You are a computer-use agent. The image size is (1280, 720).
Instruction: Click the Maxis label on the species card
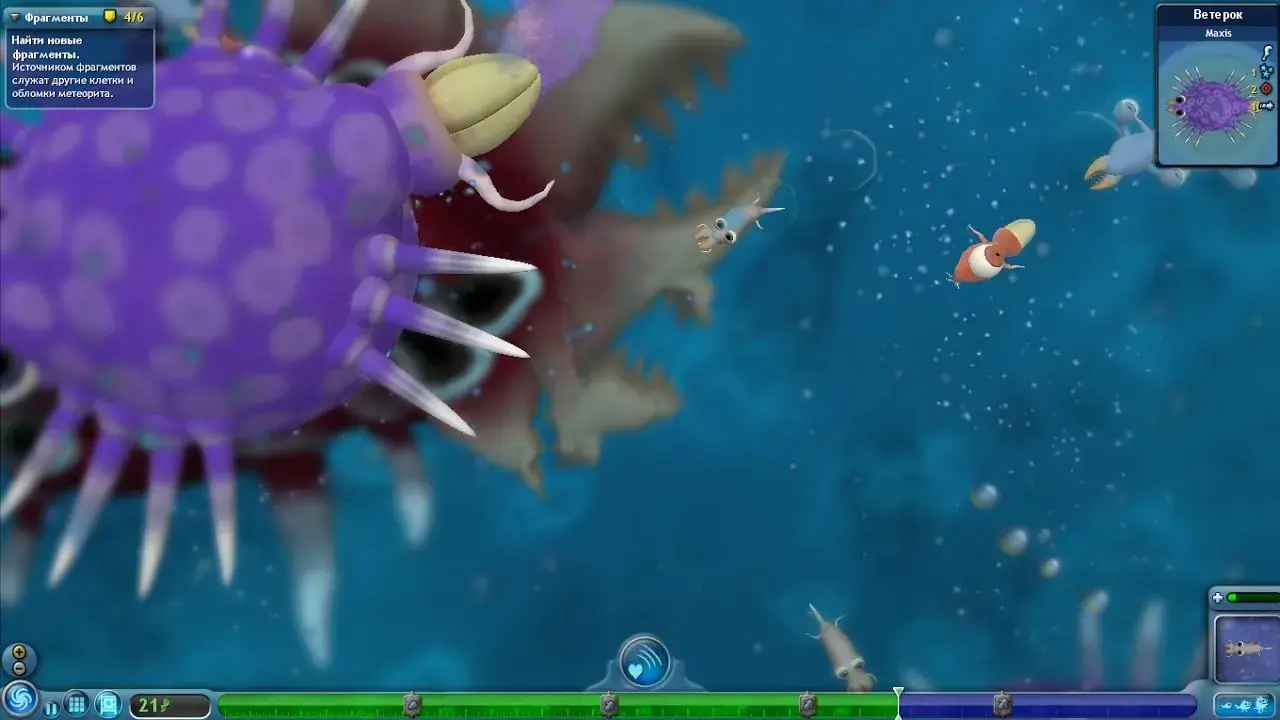(x=1218, y=33)
